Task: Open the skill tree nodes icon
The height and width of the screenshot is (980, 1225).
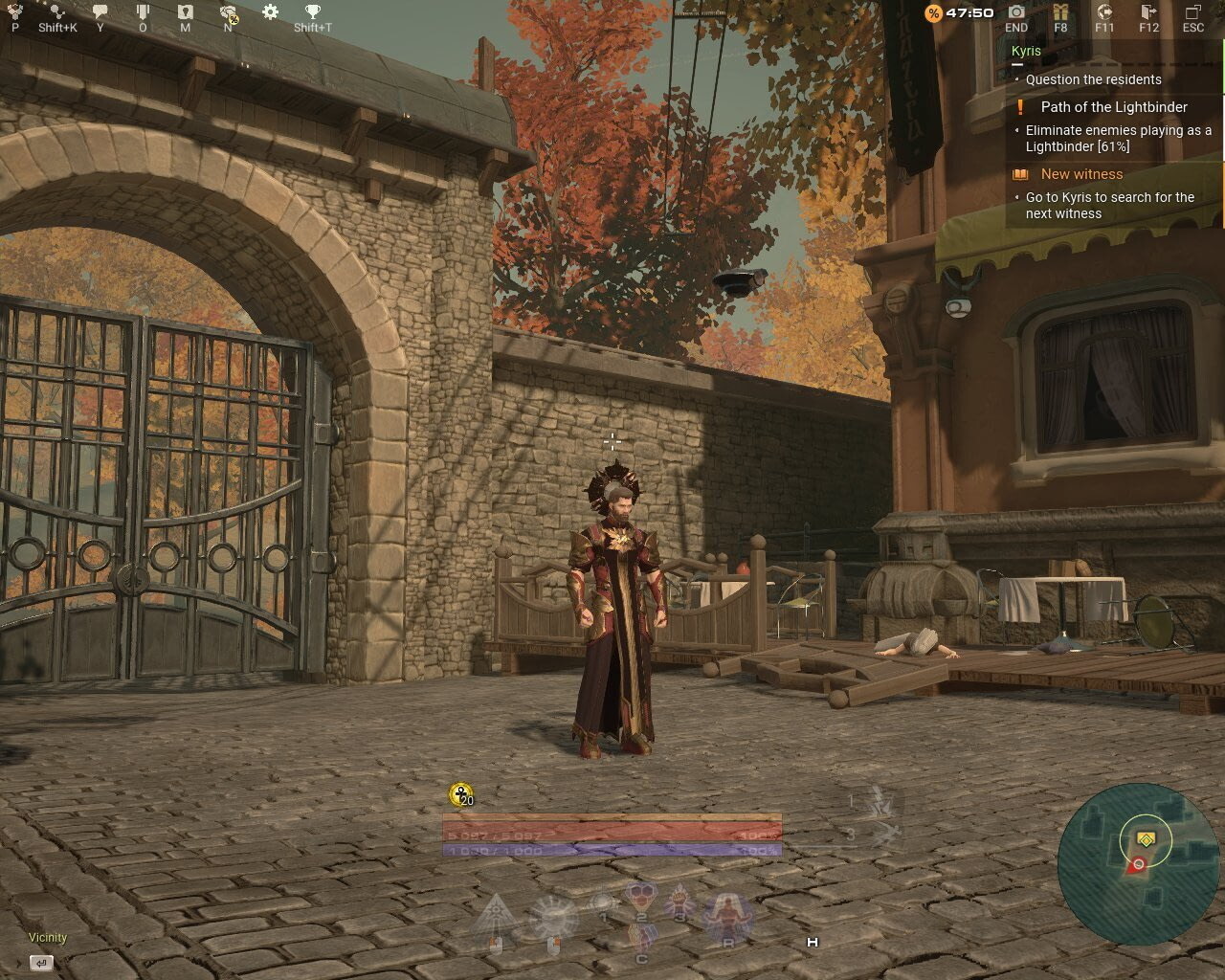Action: (57, 12)
